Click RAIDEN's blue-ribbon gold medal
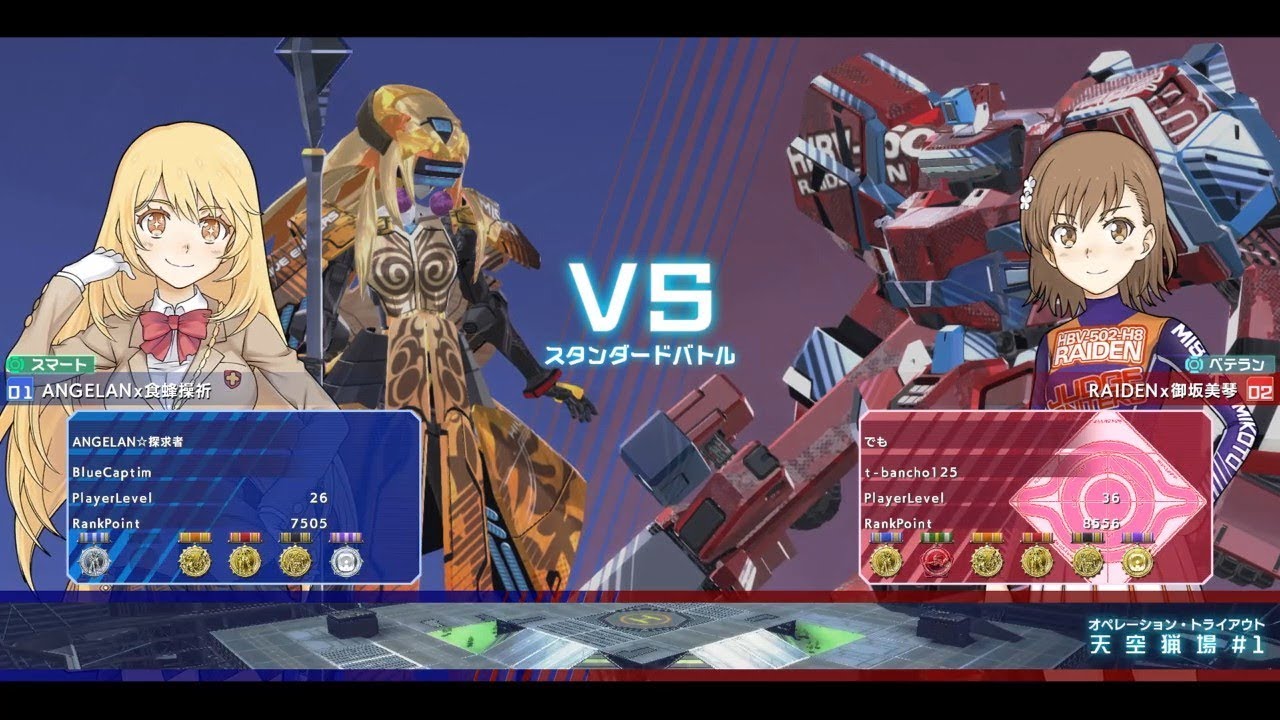The width and height of the screenshot is (1280, 720). [887, 562]
